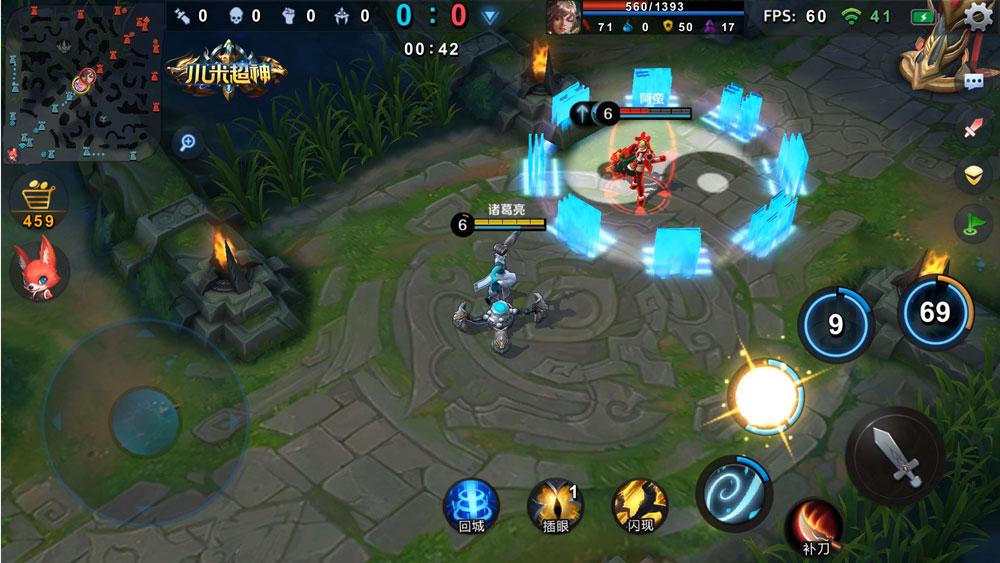Open the settings gear menu

[977, 15]
